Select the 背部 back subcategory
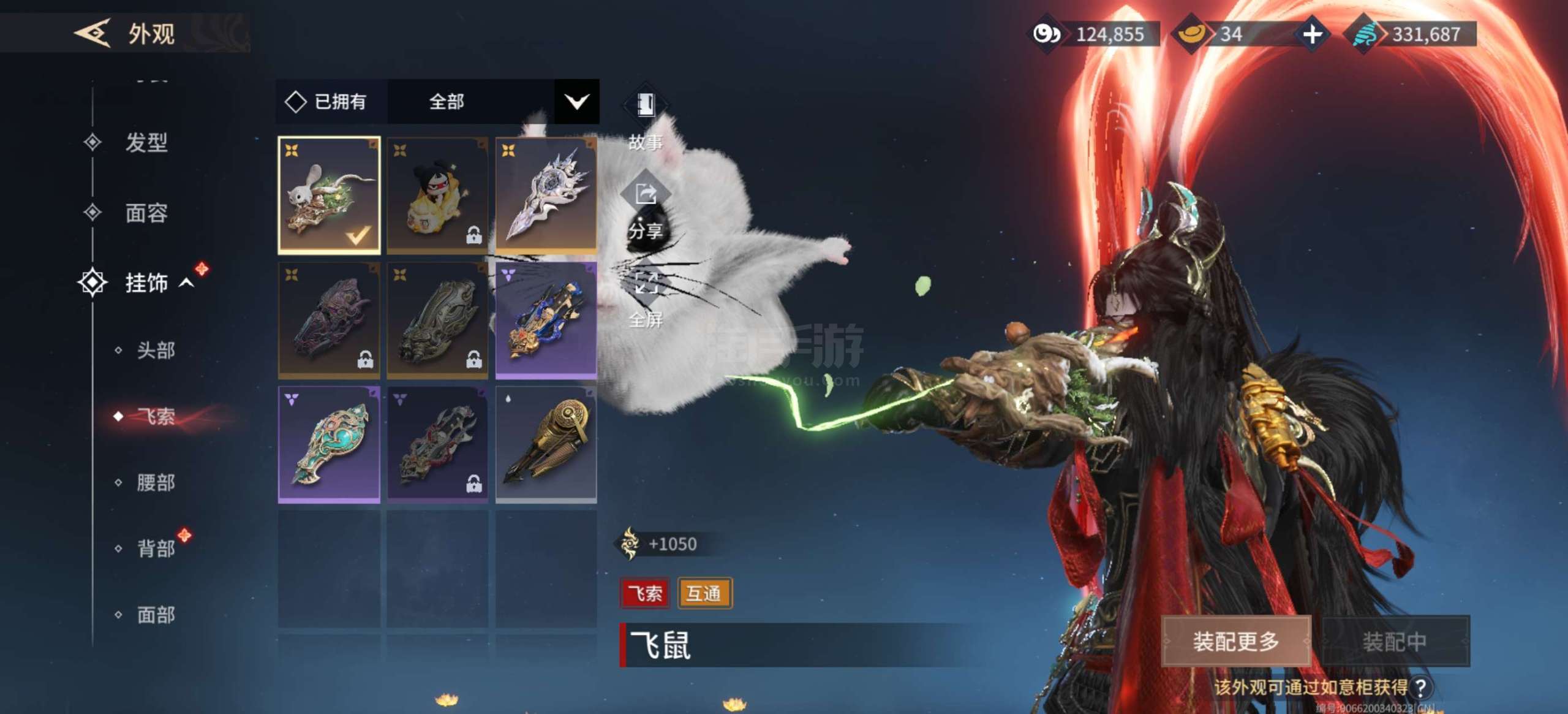Viewport: 1568px width, 714px height. pos(156,548)
